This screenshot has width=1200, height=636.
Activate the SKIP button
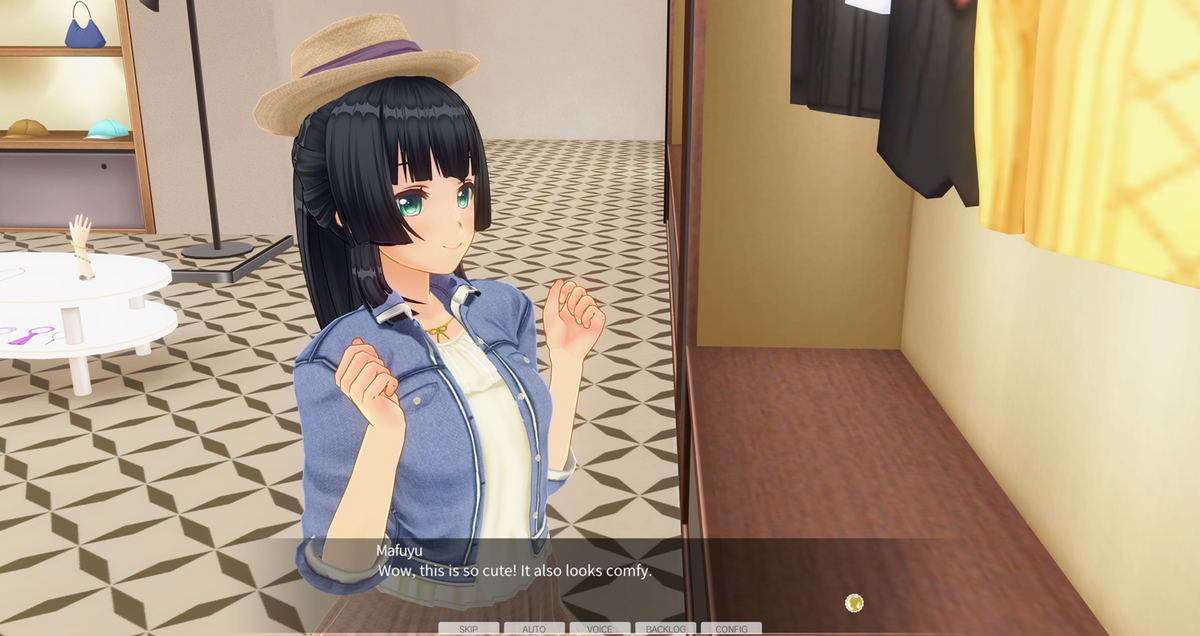[x=468, y=629]
